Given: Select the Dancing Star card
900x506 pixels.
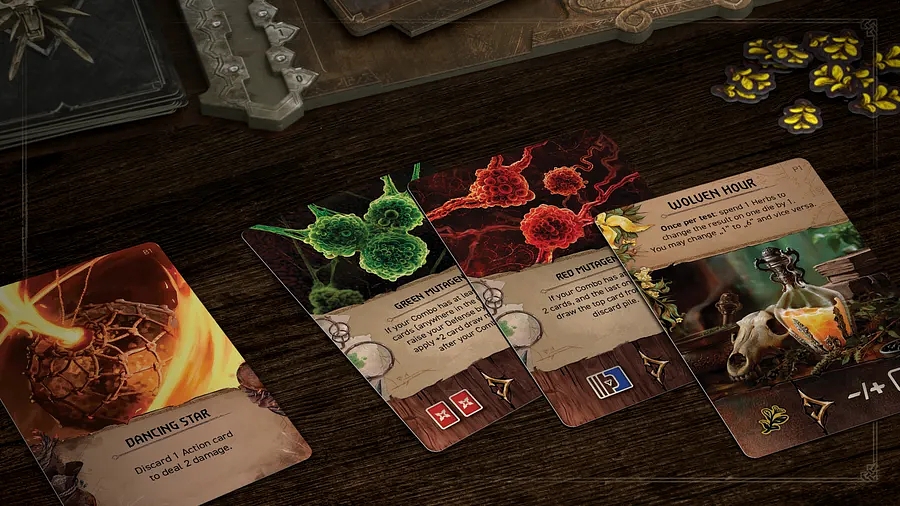Looking at the screenshot, I should (x=150, y=370).
